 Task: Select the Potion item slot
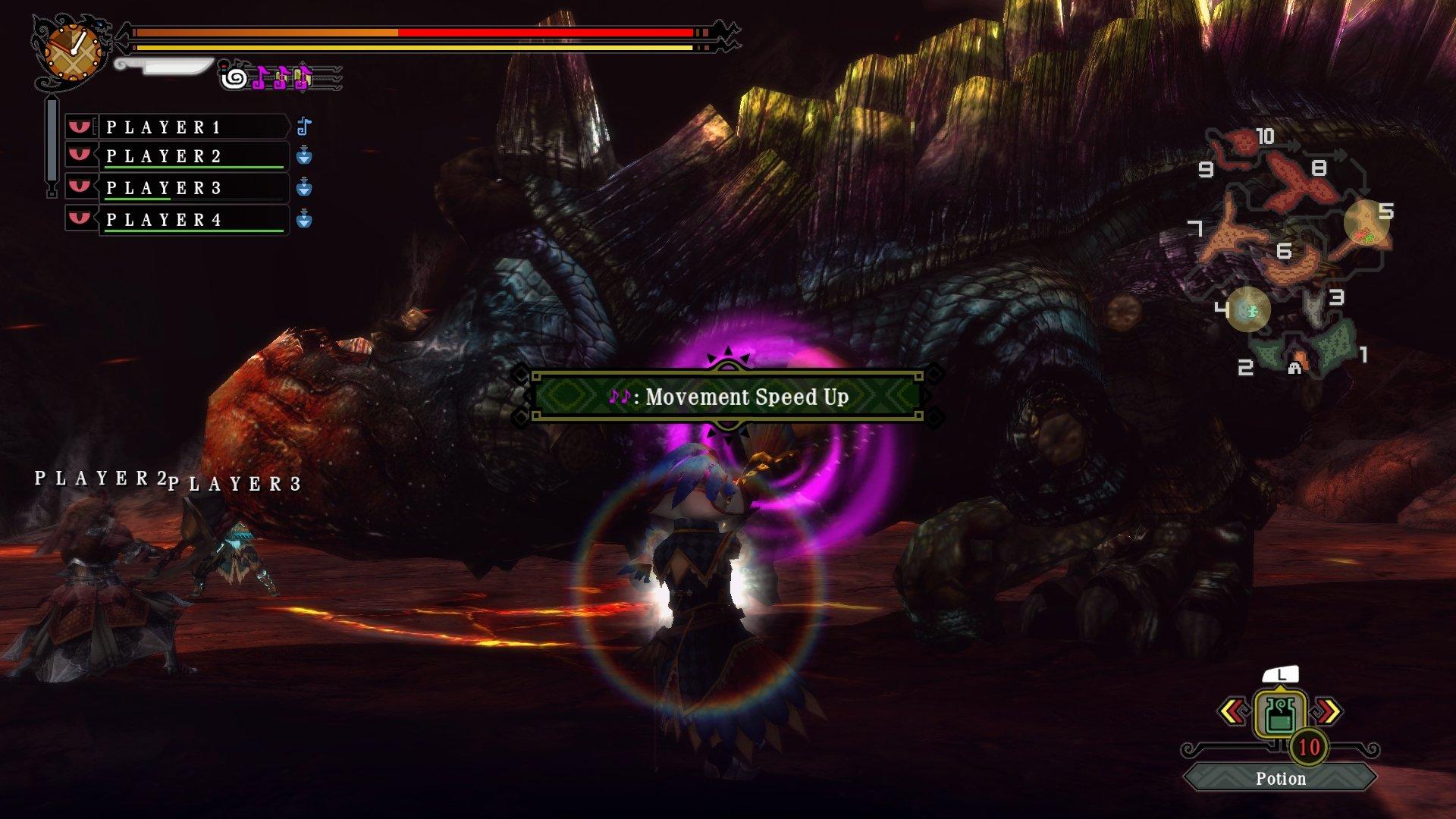coord(1280,715)
